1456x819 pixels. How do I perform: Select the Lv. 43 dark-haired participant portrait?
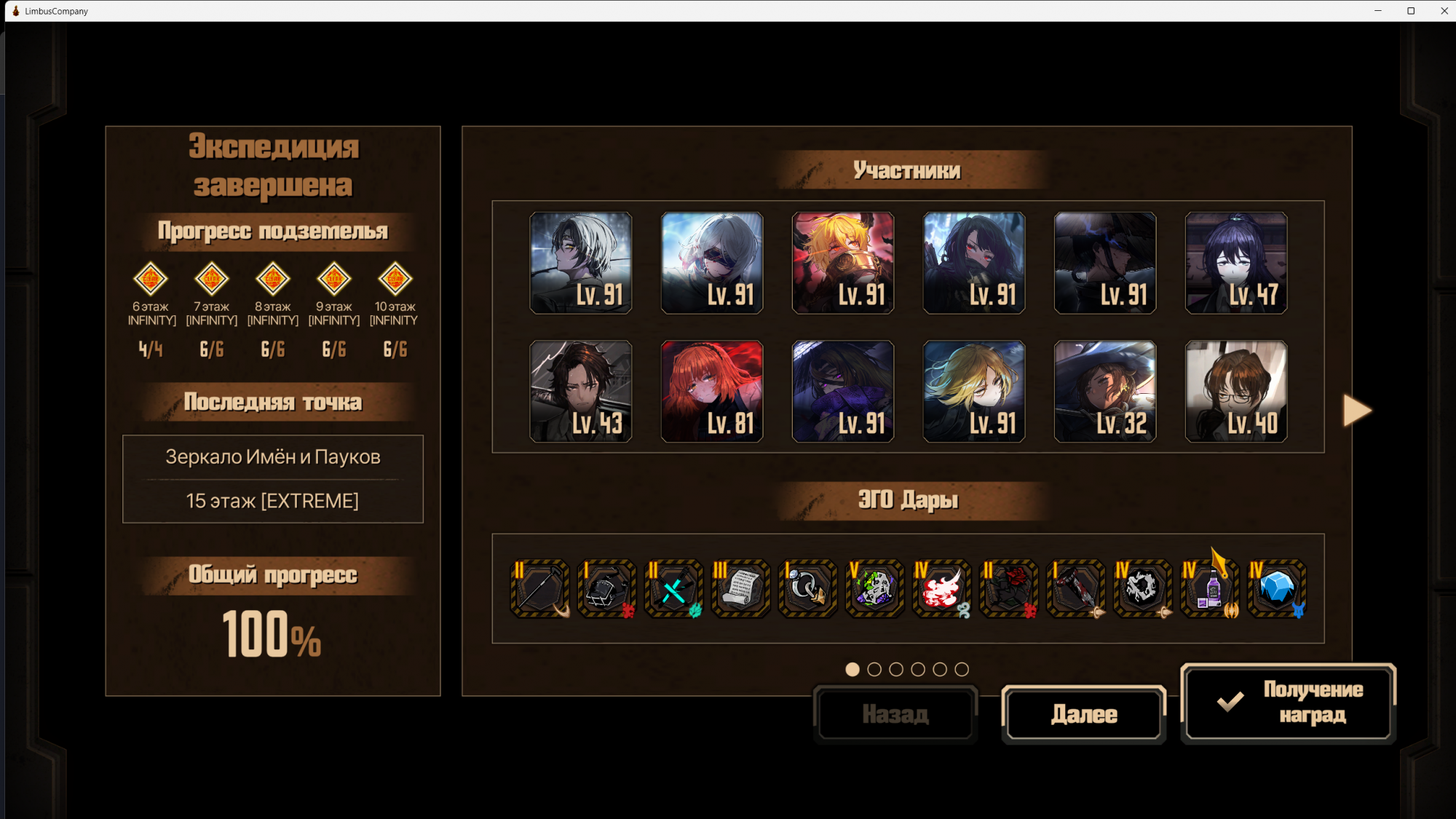580,392
